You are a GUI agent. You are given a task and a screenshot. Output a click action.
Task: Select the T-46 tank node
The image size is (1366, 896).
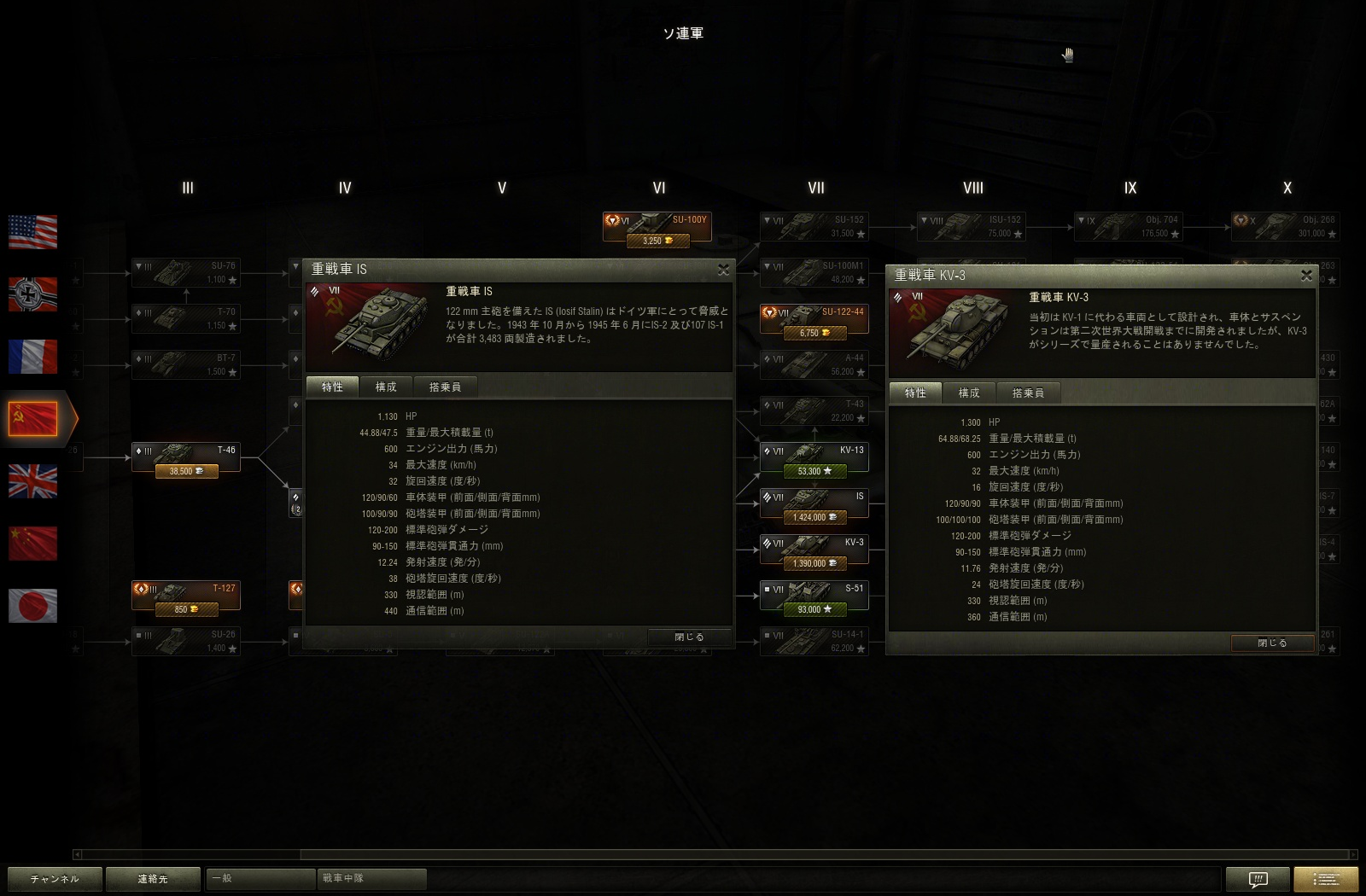(186, 457)
